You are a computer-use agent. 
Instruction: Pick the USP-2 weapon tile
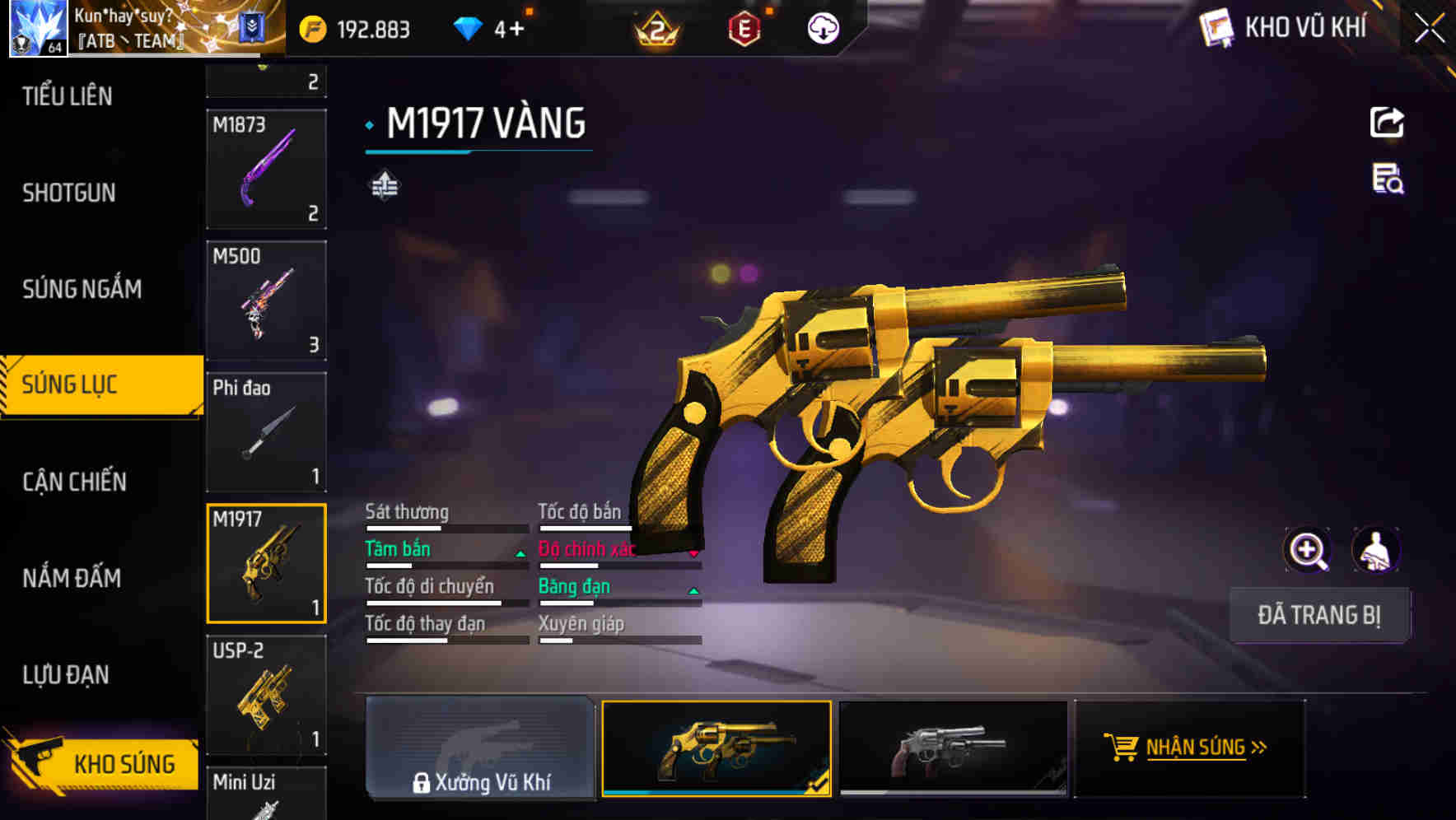point(266,695)
